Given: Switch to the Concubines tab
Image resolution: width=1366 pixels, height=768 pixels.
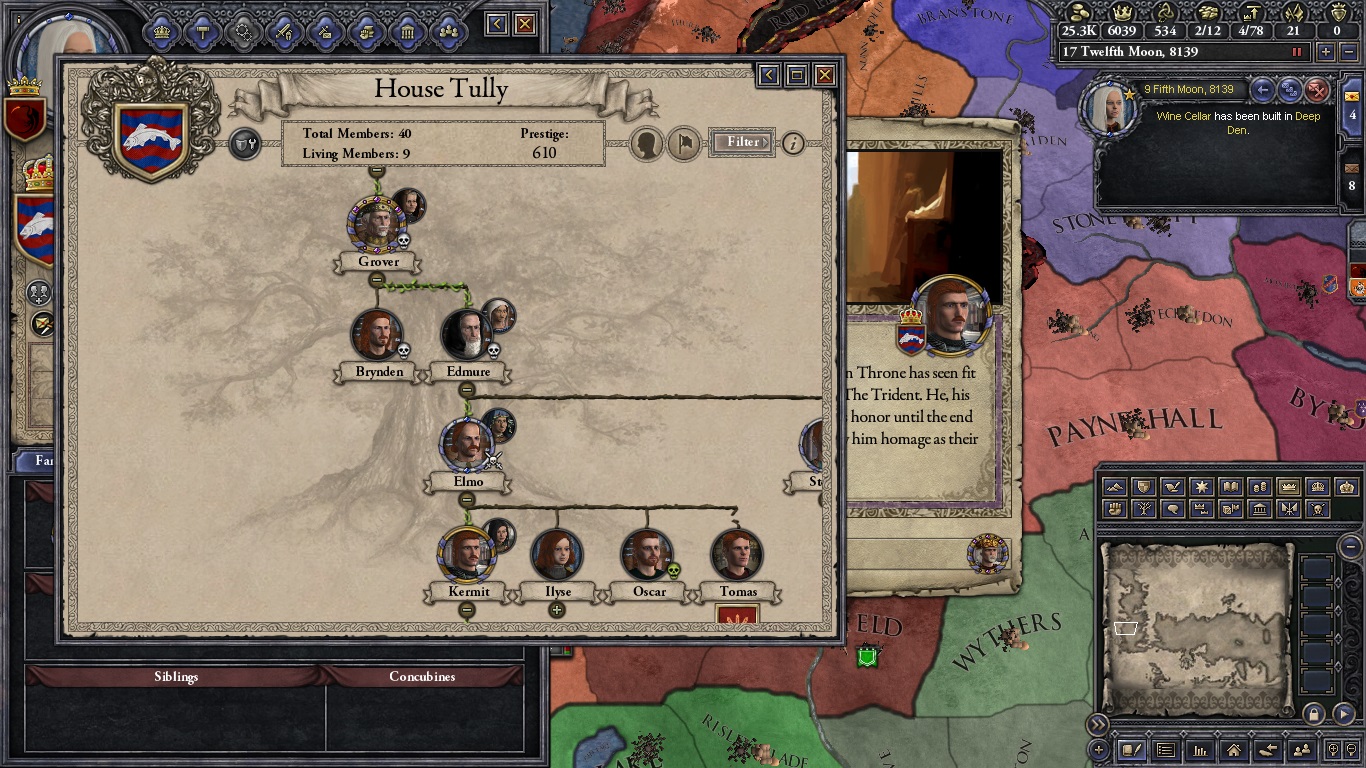Looking at the screenshot, I should point(422,677).
